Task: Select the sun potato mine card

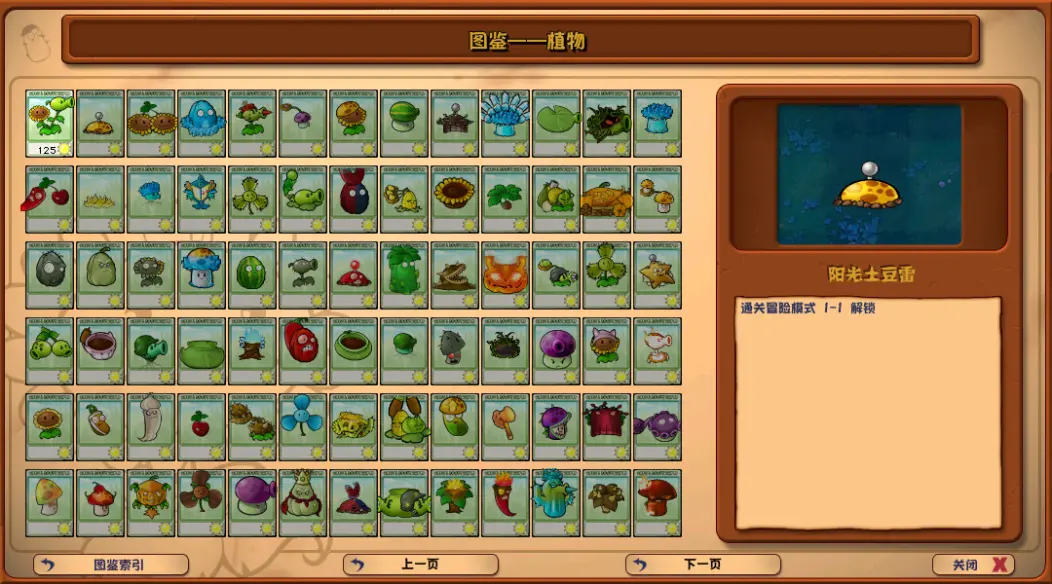Action: click(101, 123)
